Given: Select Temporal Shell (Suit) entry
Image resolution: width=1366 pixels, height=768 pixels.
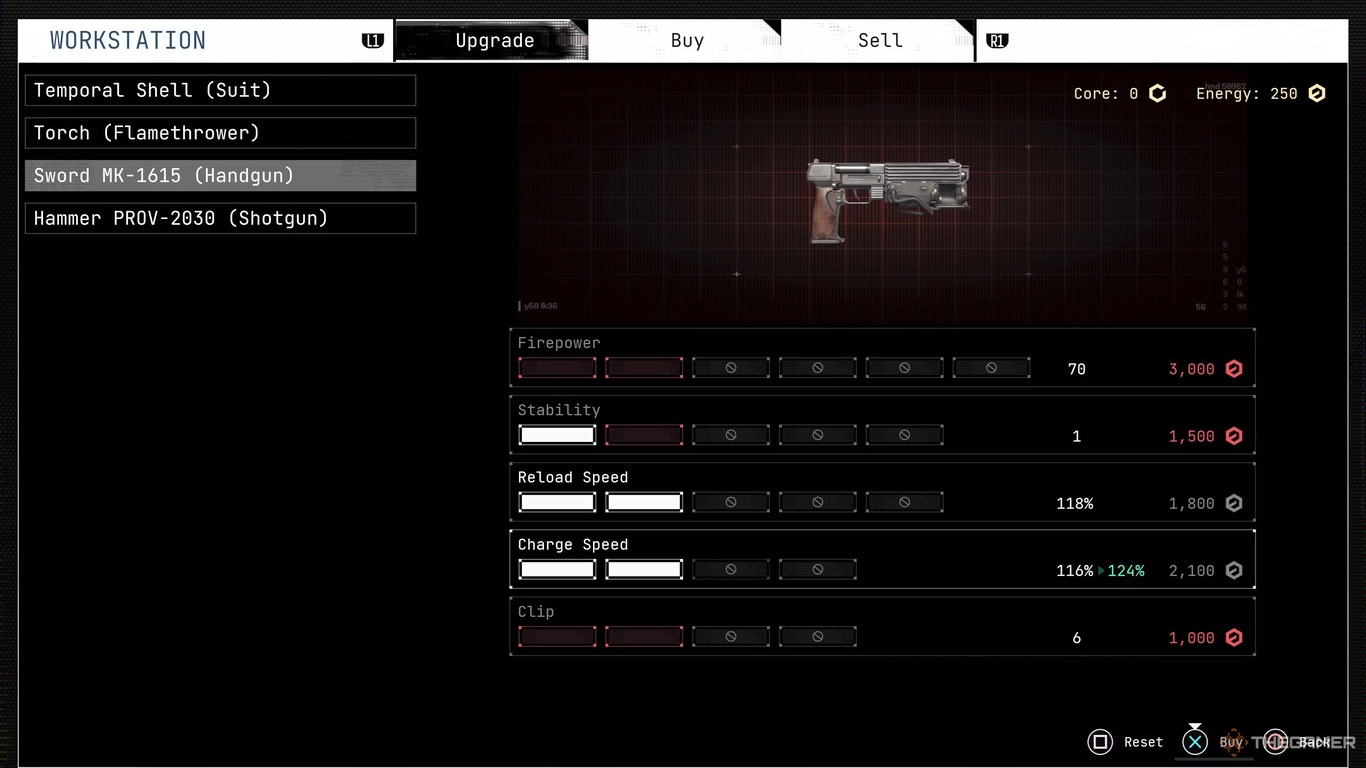Looking at the screenshot, I should (x=220, y=90).
